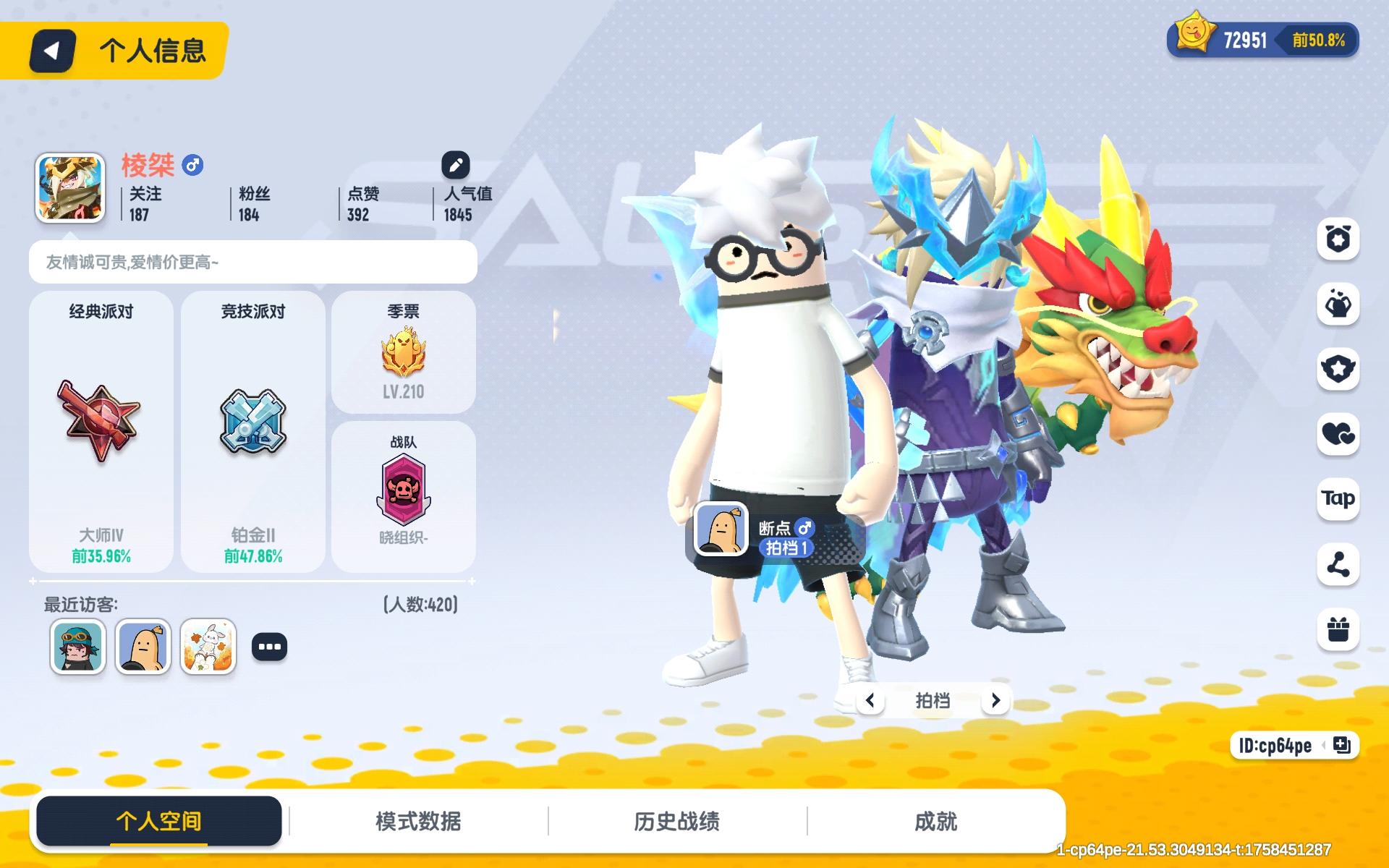This screenshot has width=1389, height=868.
Task: Click the pencil edit icon near 人气值
Action: point(454,164)
